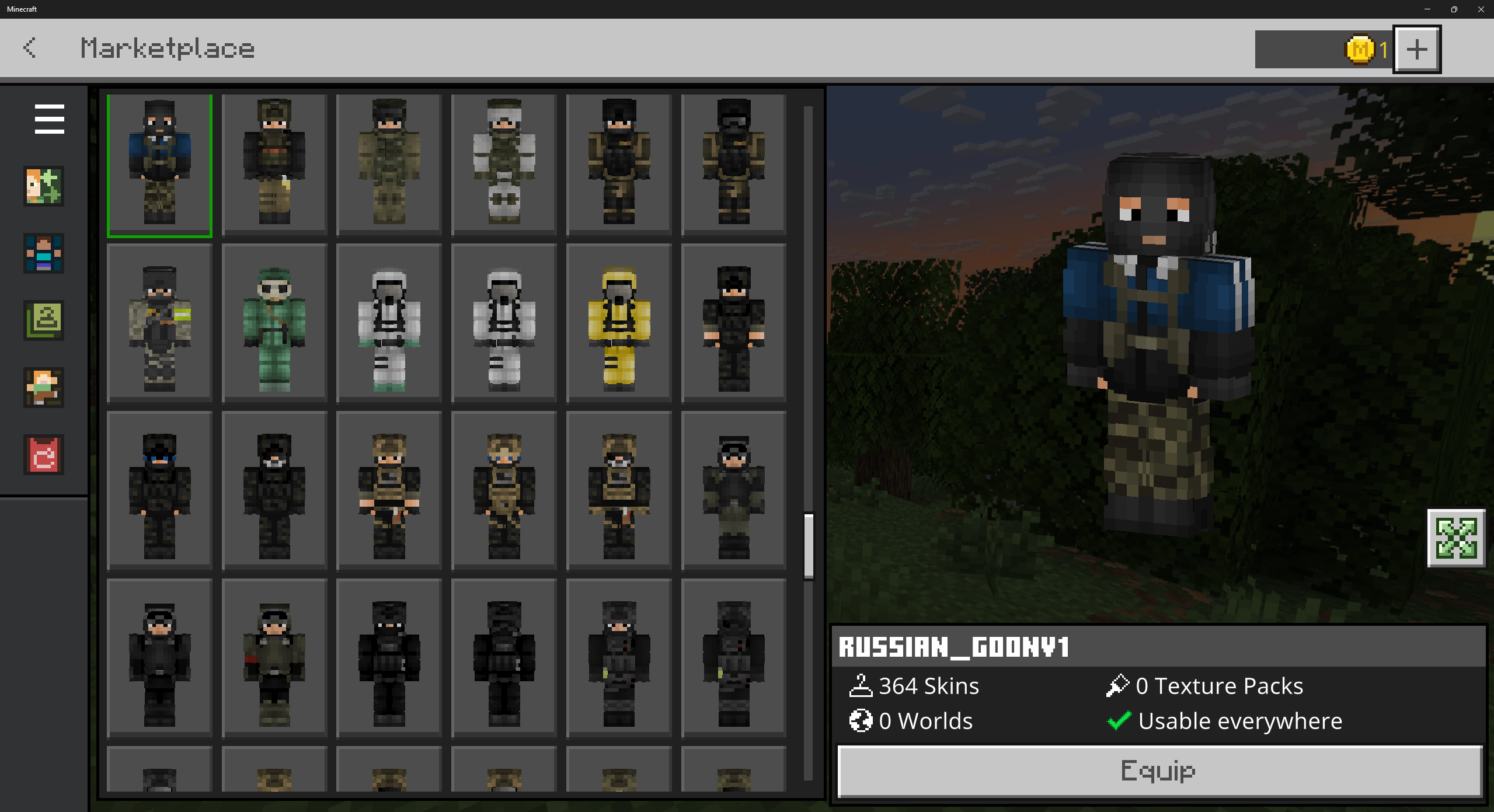Select the create new skin sidebar icon

pos(43,187)
